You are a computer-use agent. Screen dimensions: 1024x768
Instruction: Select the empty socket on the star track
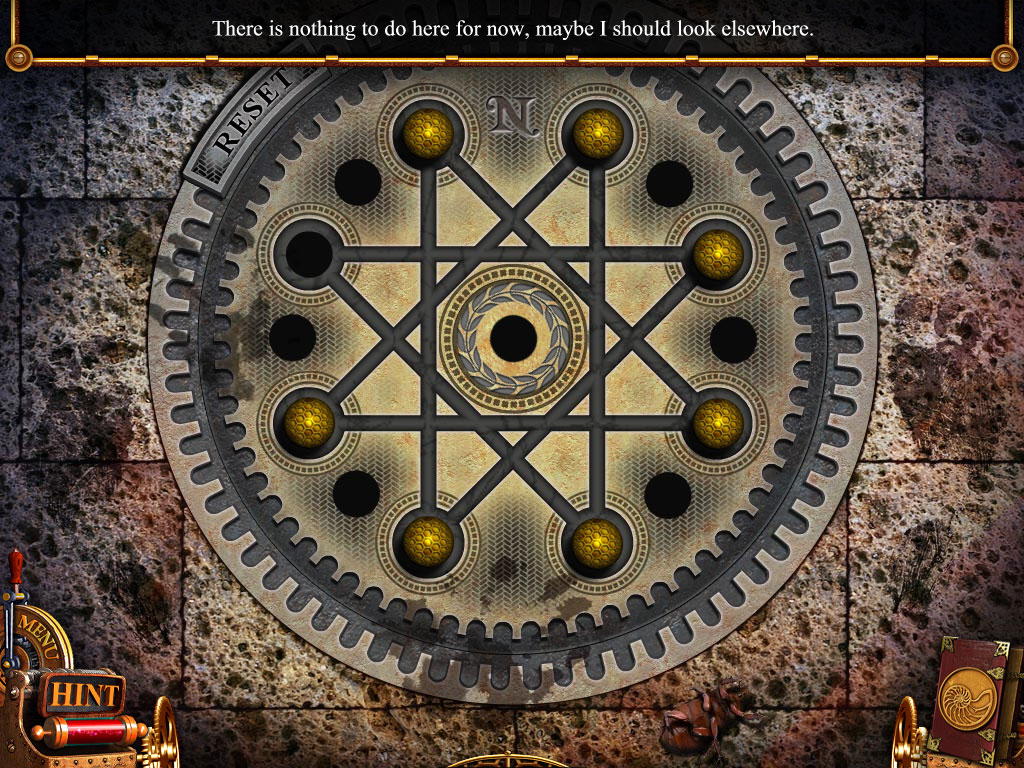point(309,254)
